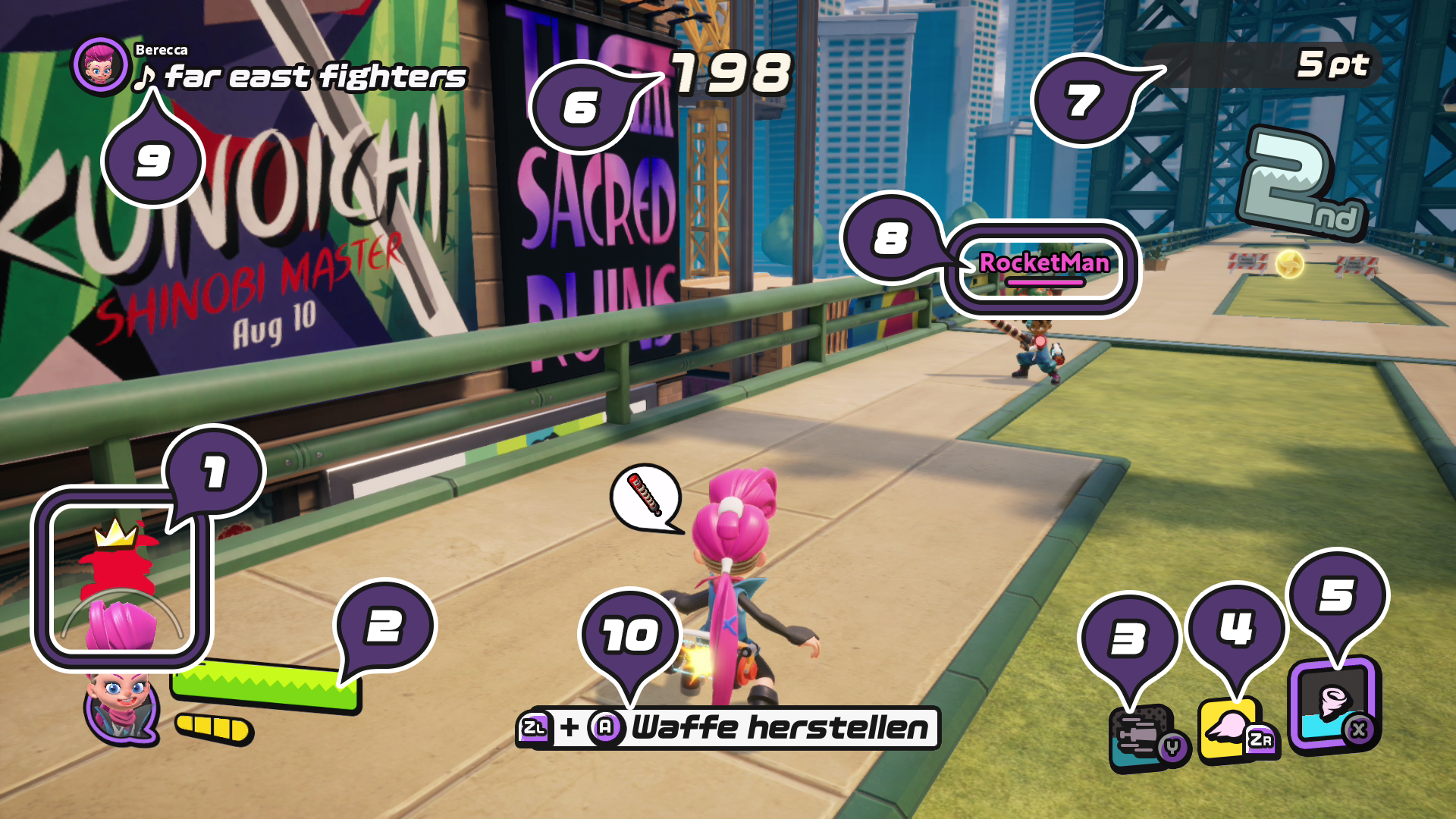The height and width of the screenshot is (819, 1456).
Task: Activate the tornado special ability icon
Action: tap(1333, 704)
